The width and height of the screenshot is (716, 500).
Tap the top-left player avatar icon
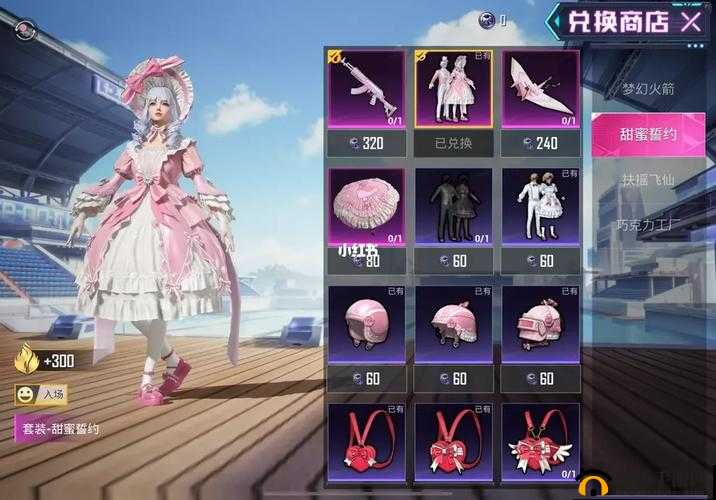[x=23, y=31]
